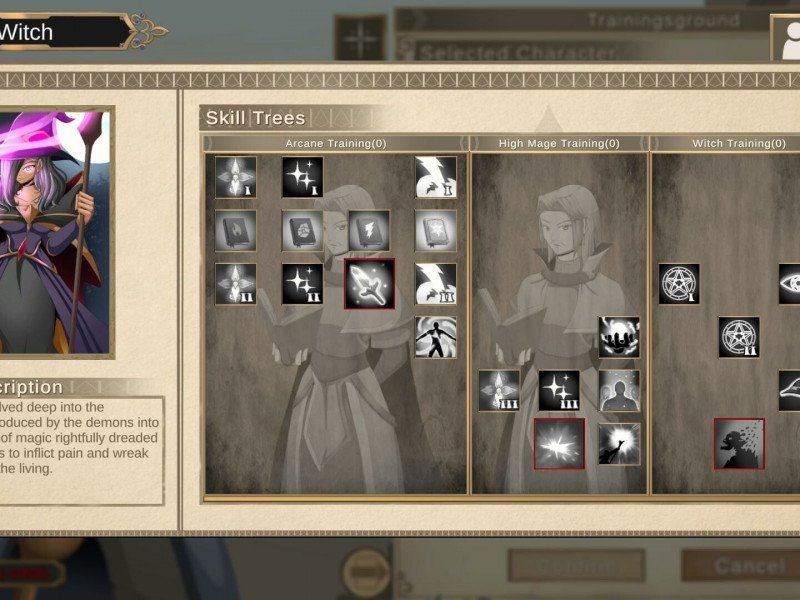Select the pentagram tier II witch skill

pyautogui.click(x=739, y=337)
